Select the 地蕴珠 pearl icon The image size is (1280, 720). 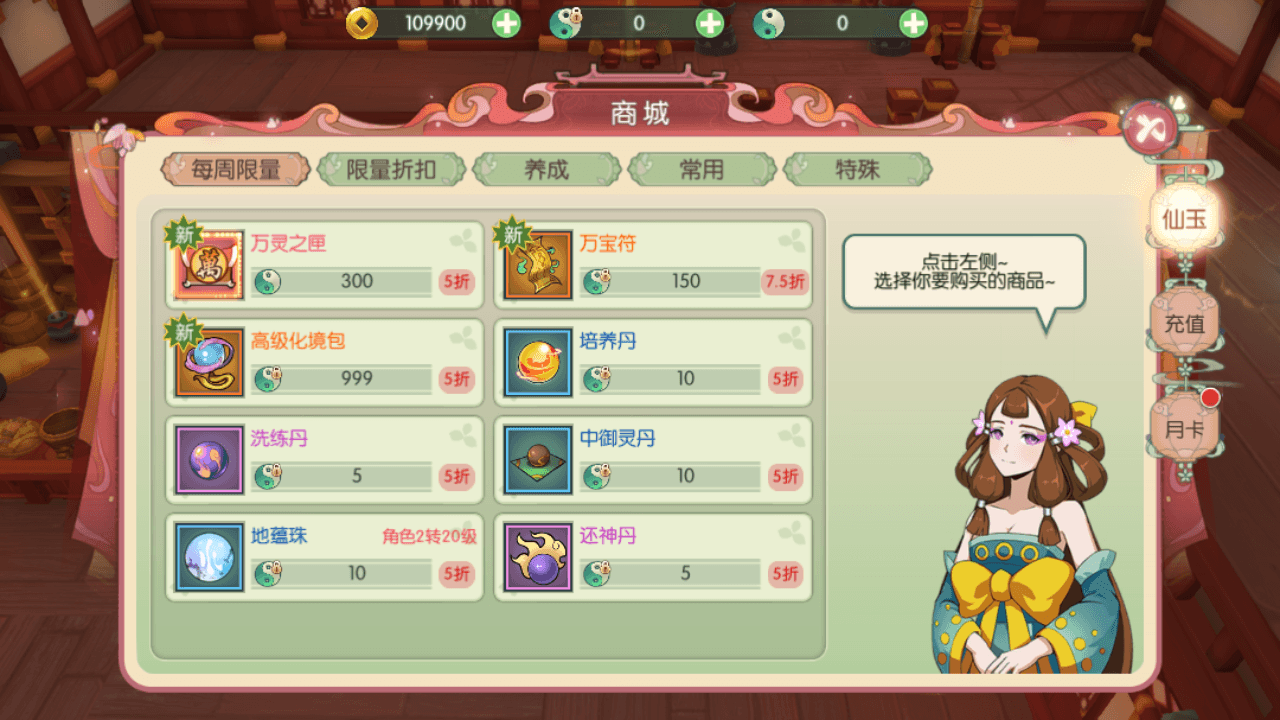(x=207, y=557)
